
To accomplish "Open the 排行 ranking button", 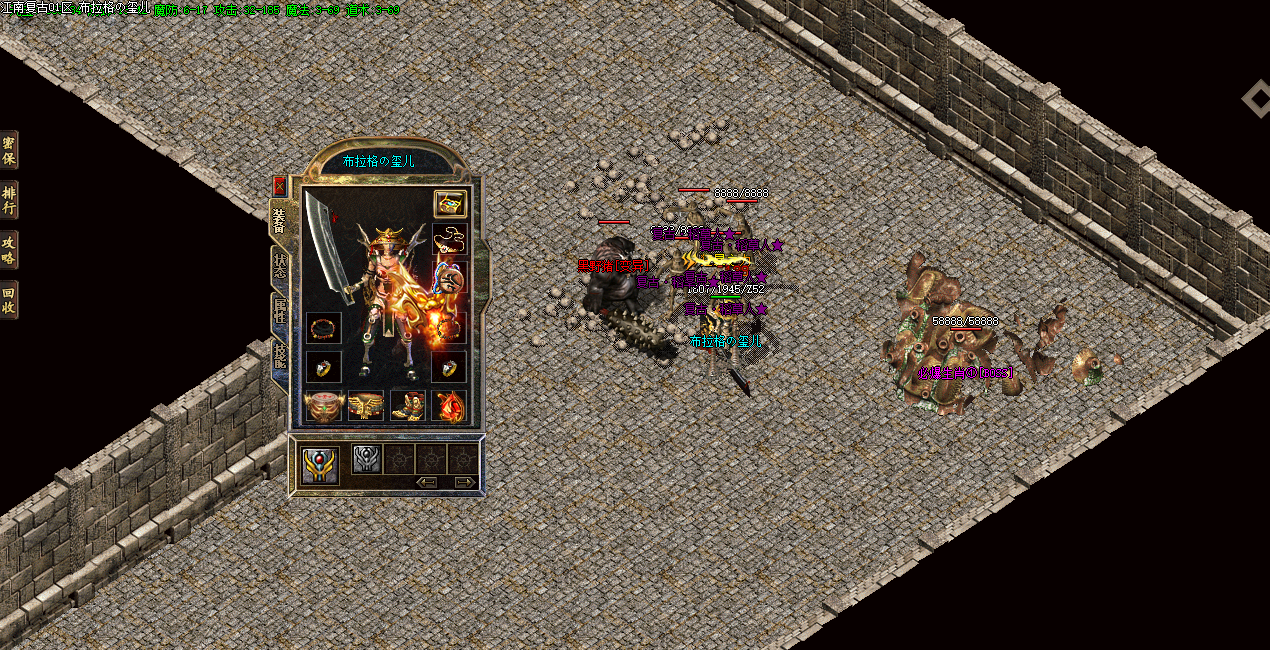I will [9, 200].
